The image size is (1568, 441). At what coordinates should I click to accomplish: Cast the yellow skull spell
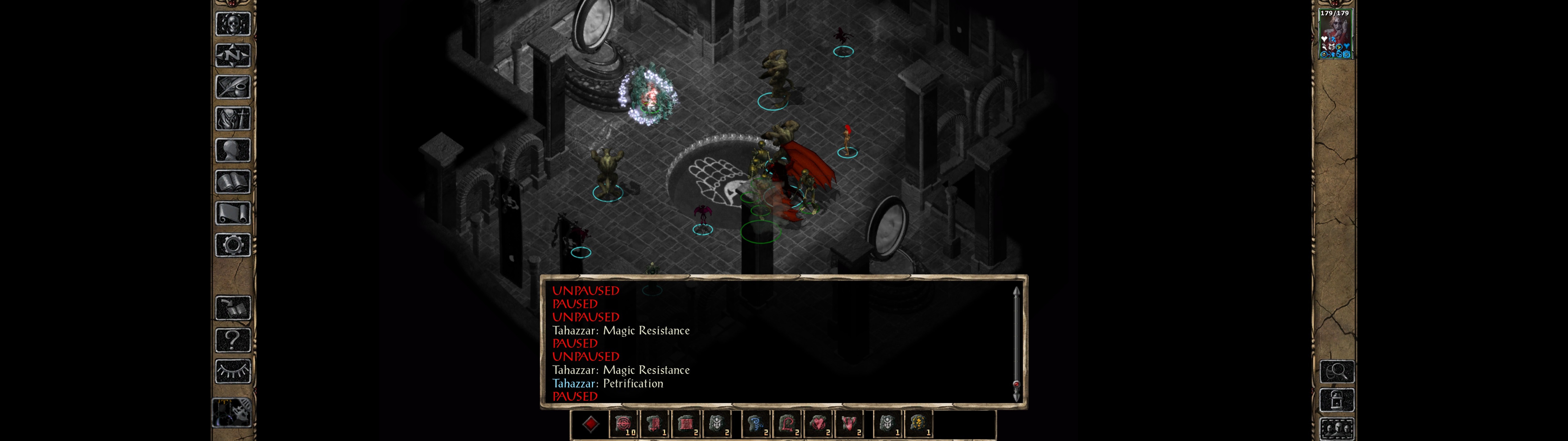[x=918, y=424]
